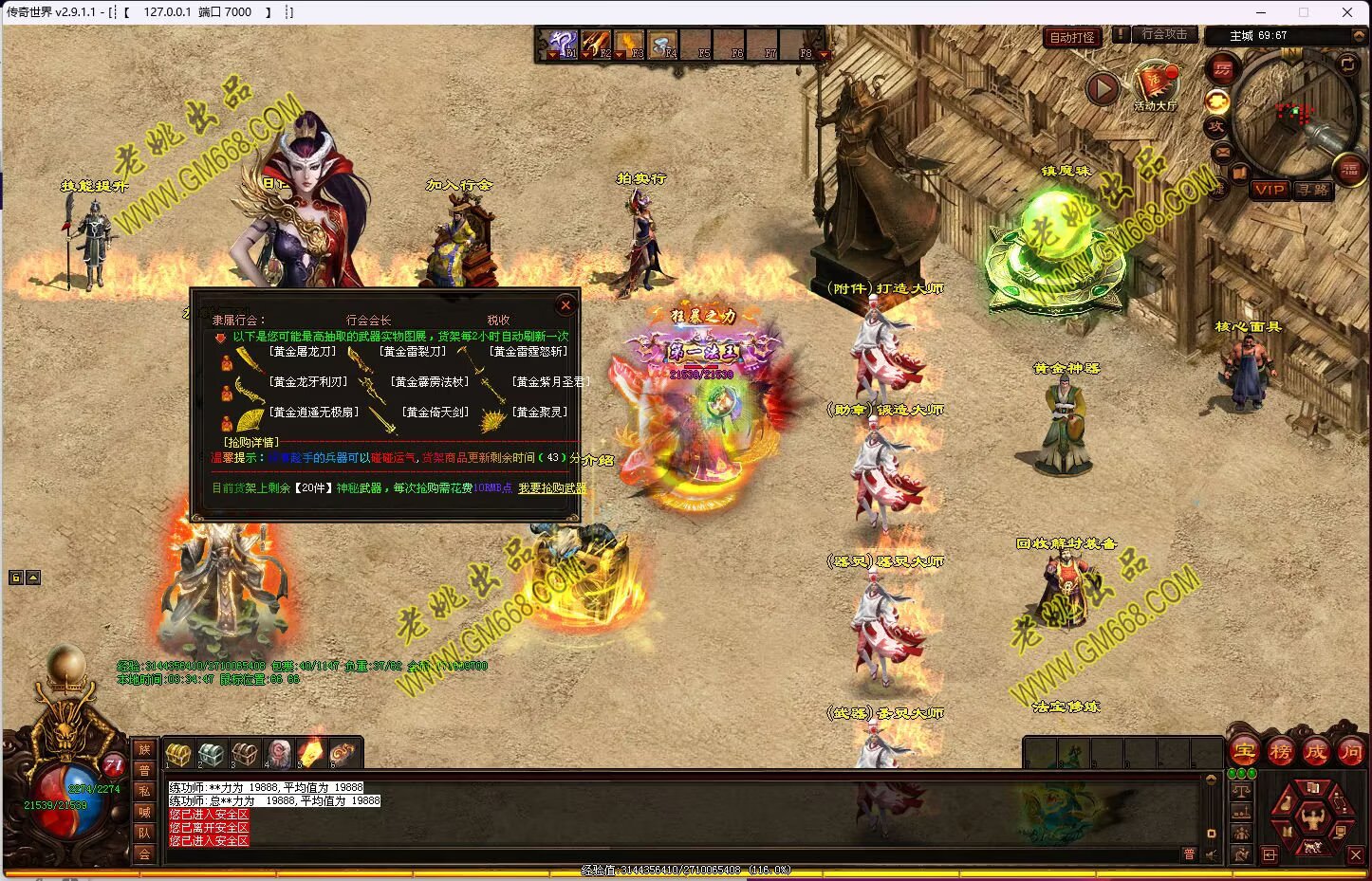Use the gold treasure chest in slot 1
The image size is (1372, 881).
(177, 755)
